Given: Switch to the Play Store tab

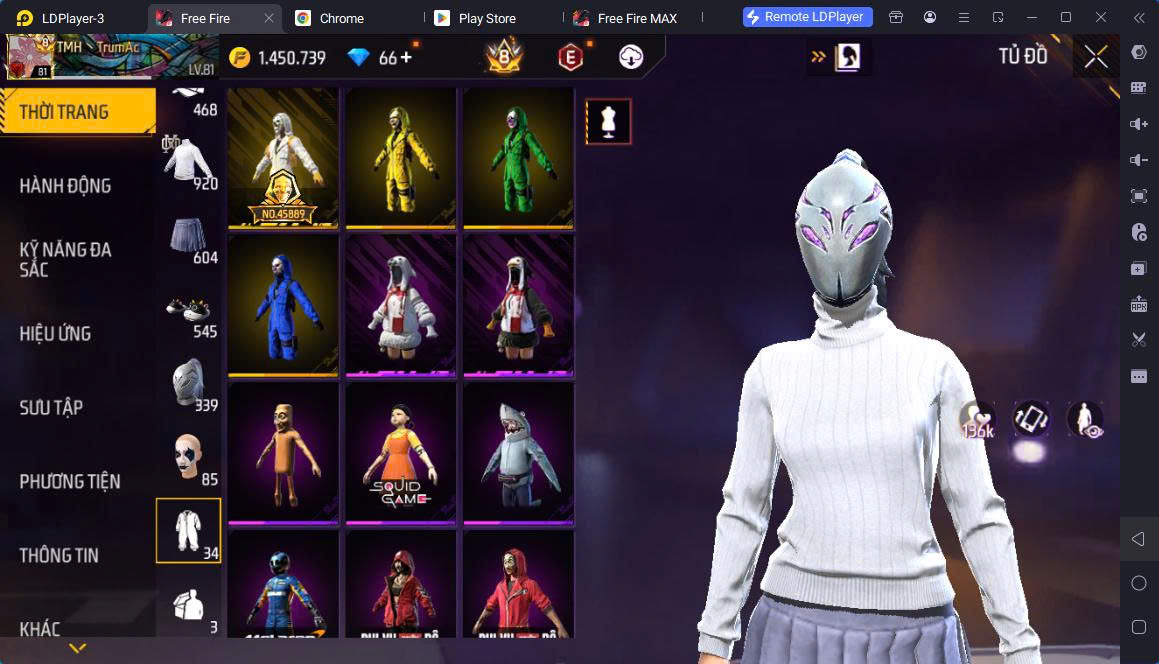Looking at the screenshot, I should pyautogui.click(x=485, y=18).
